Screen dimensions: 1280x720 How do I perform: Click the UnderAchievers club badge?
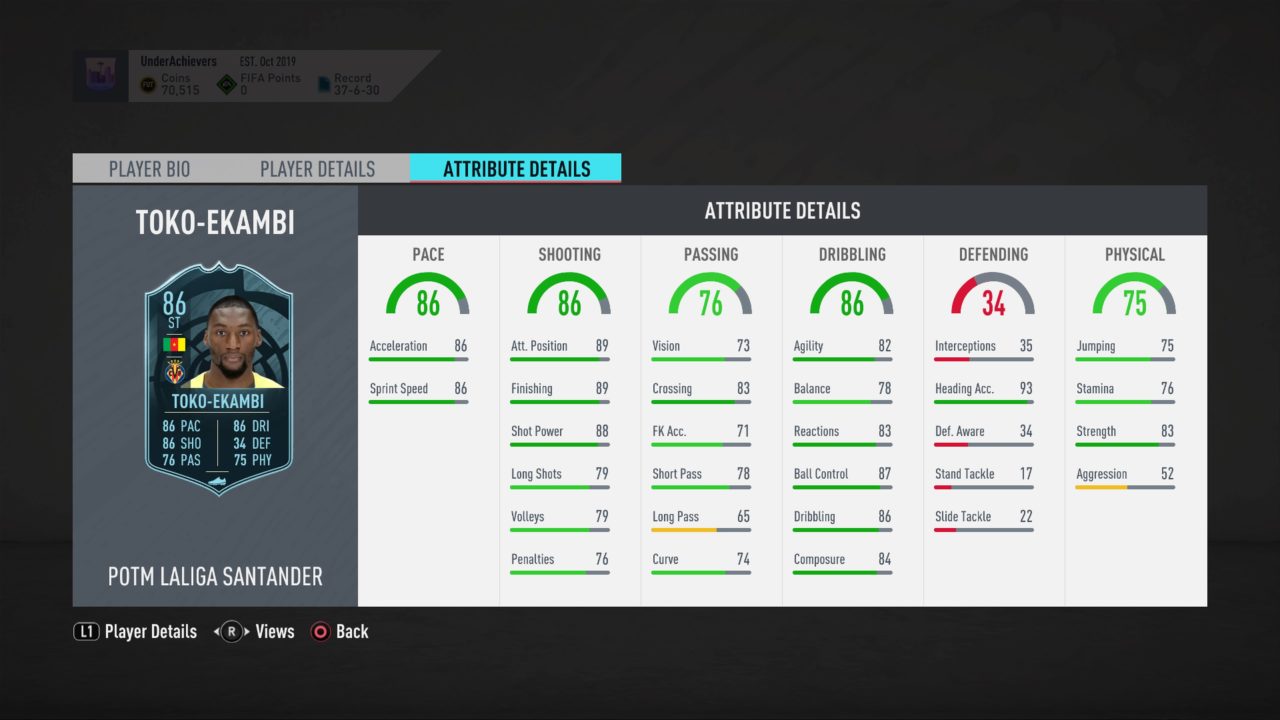point(102,73)
